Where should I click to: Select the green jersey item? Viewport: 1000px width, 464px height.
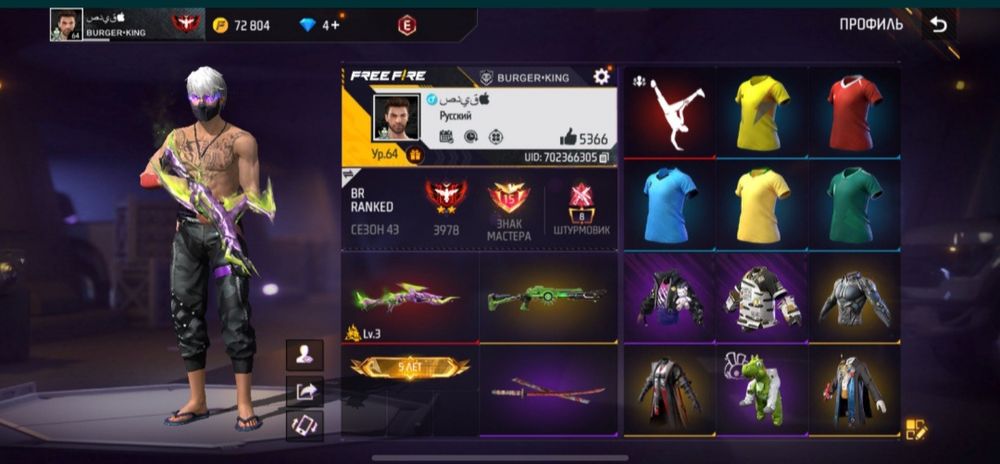tap(854, 204)
